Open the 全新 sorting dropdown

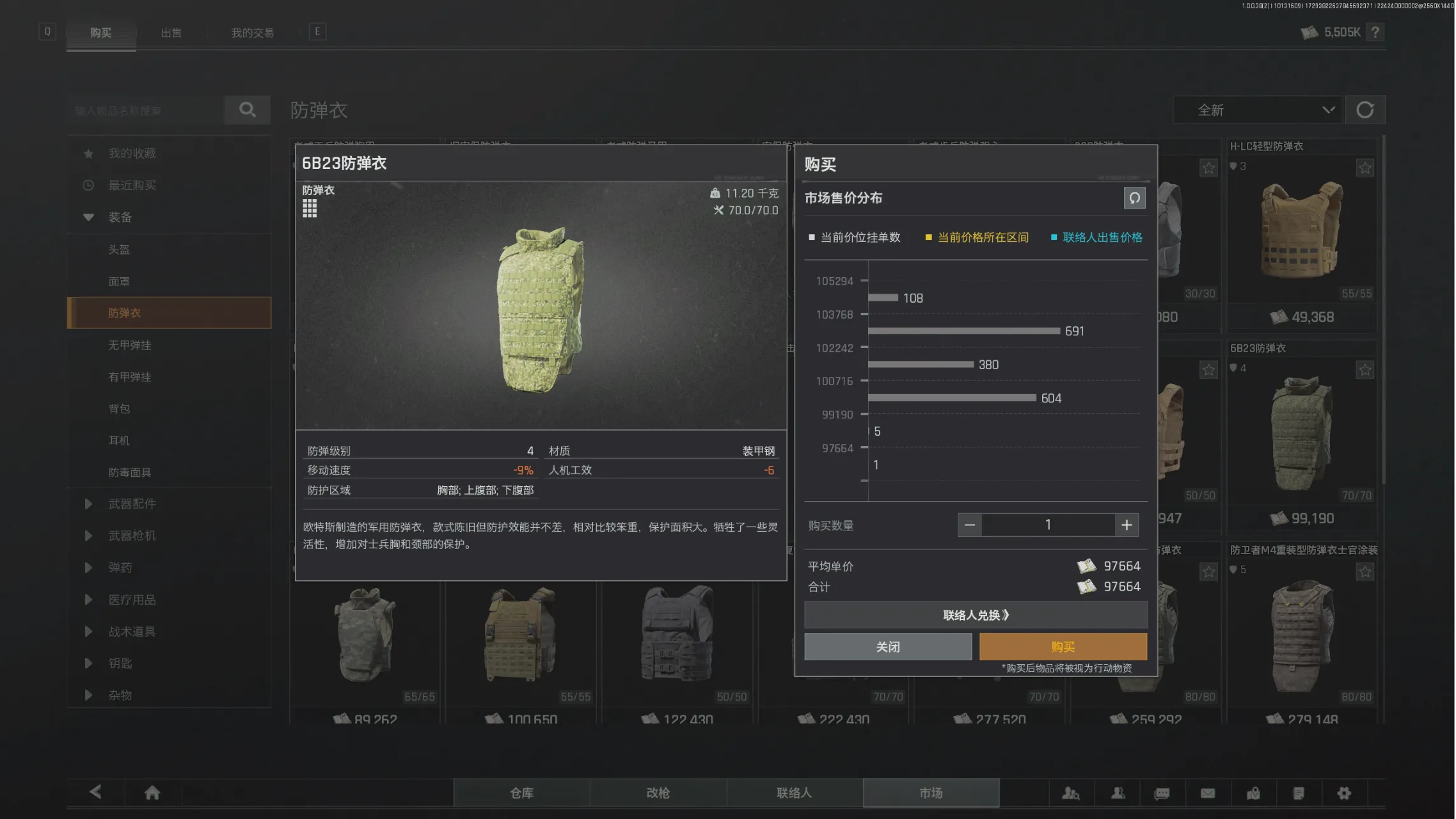pyautogui.click(x=1257, y=110)
